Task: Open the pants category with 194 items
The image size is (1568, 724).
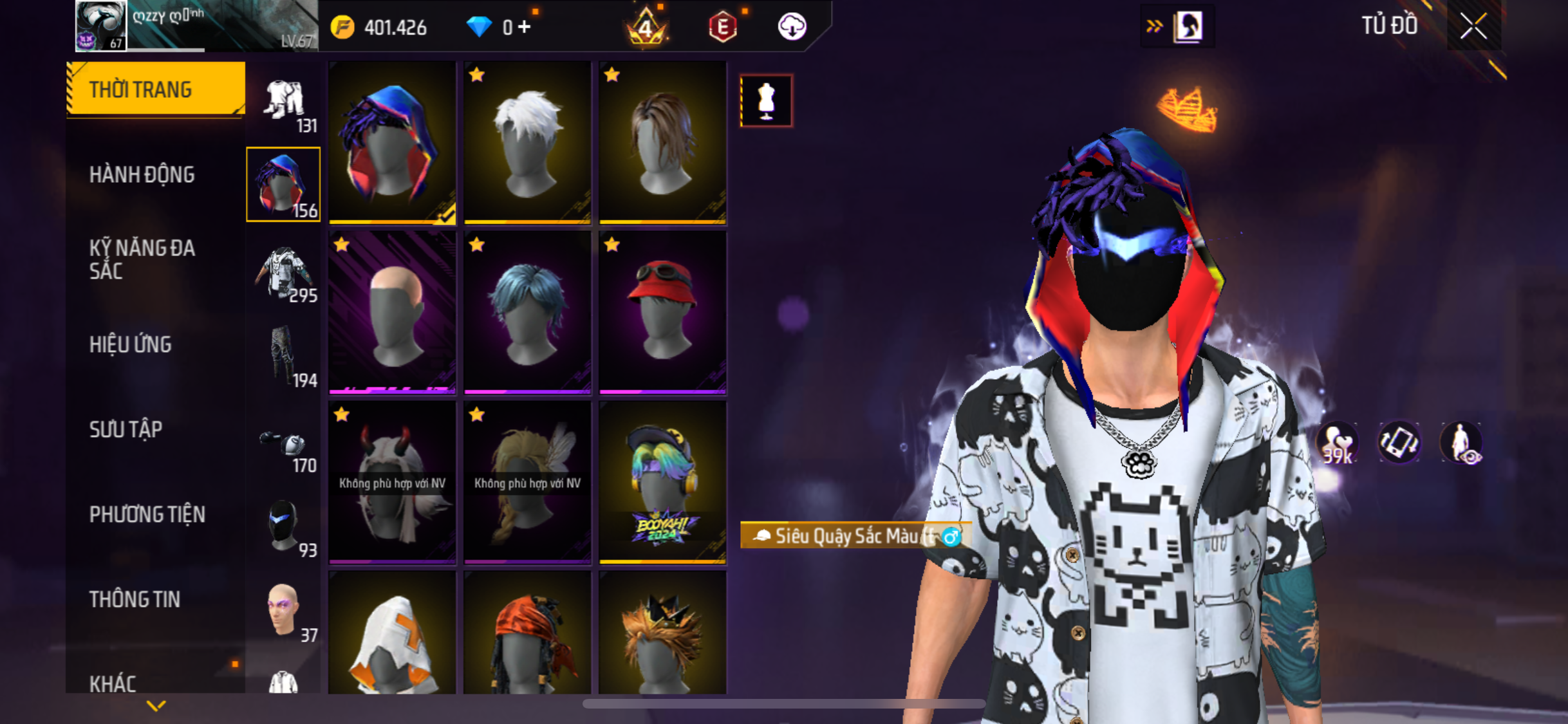Action: coord(284,358)
